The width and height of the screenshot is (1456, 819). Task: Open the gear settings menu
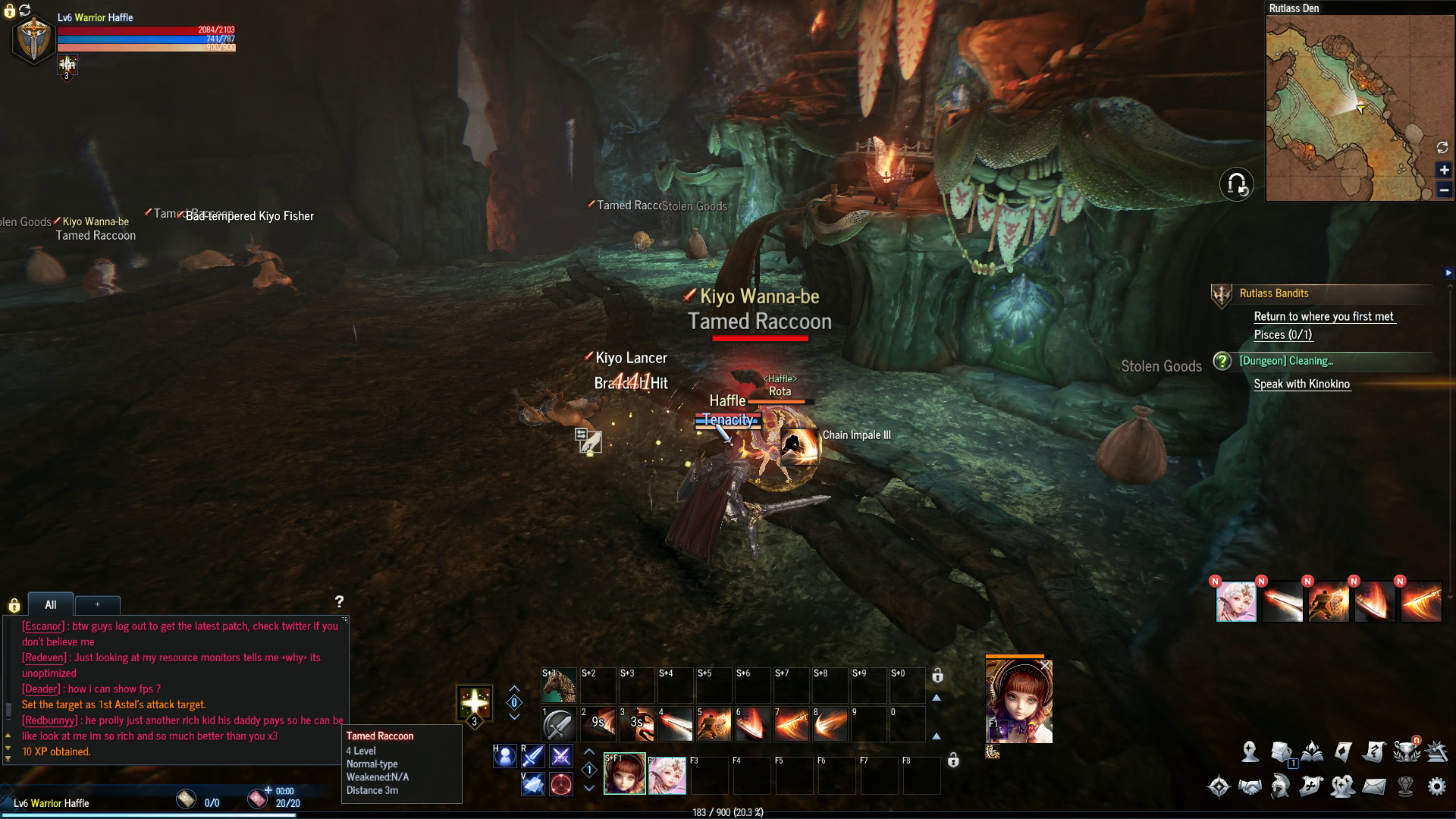pyautogui.click(x=1436, y=786)
